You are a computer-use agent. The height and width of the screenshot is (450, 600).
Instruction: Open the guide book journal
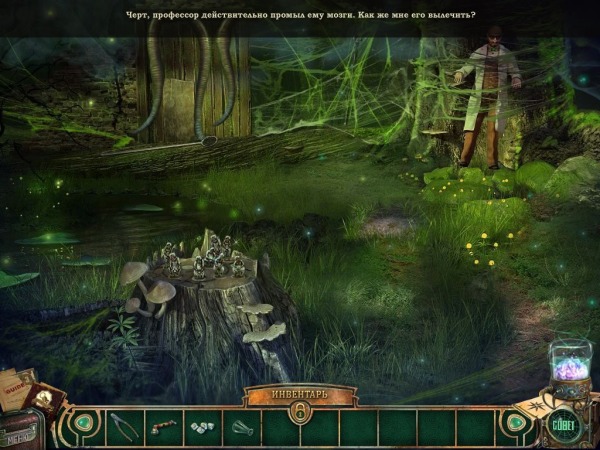(20, 387)
